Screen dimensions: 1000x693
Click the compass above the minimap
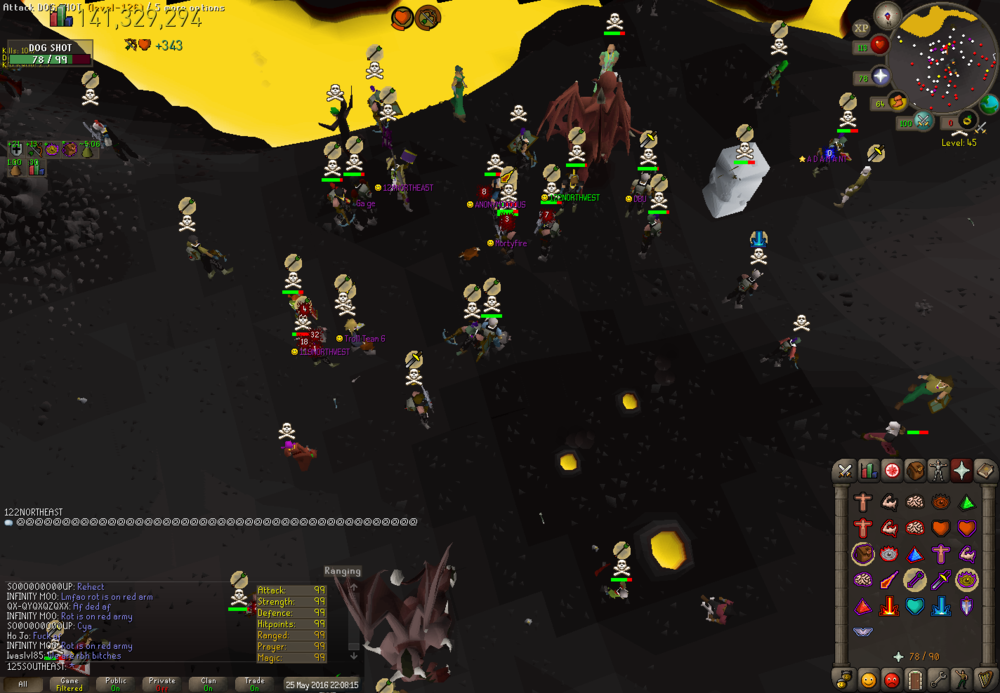pyautogui.click(x=887, y=14)
